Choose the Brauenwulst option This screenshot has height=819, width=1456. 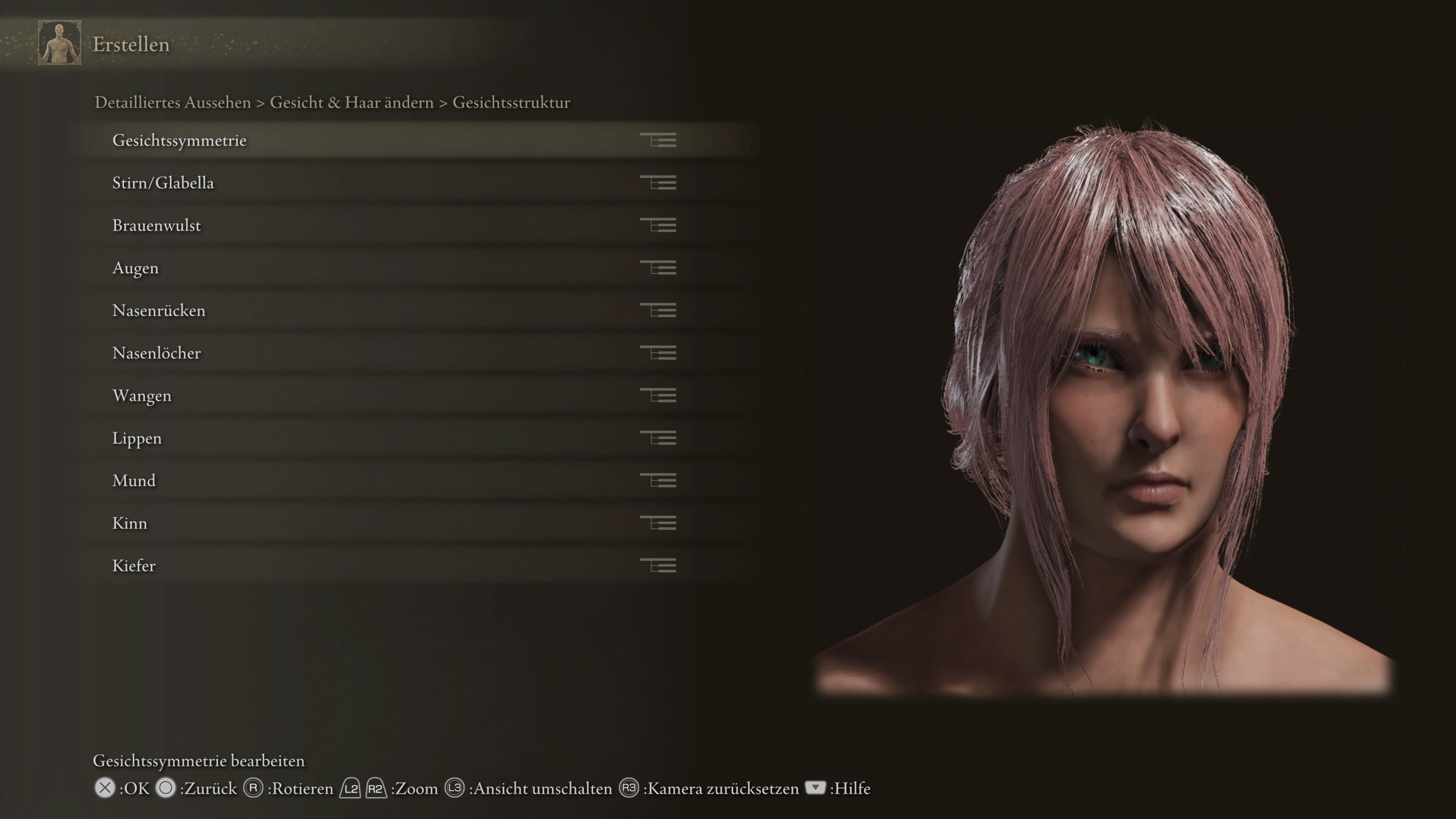157,226
